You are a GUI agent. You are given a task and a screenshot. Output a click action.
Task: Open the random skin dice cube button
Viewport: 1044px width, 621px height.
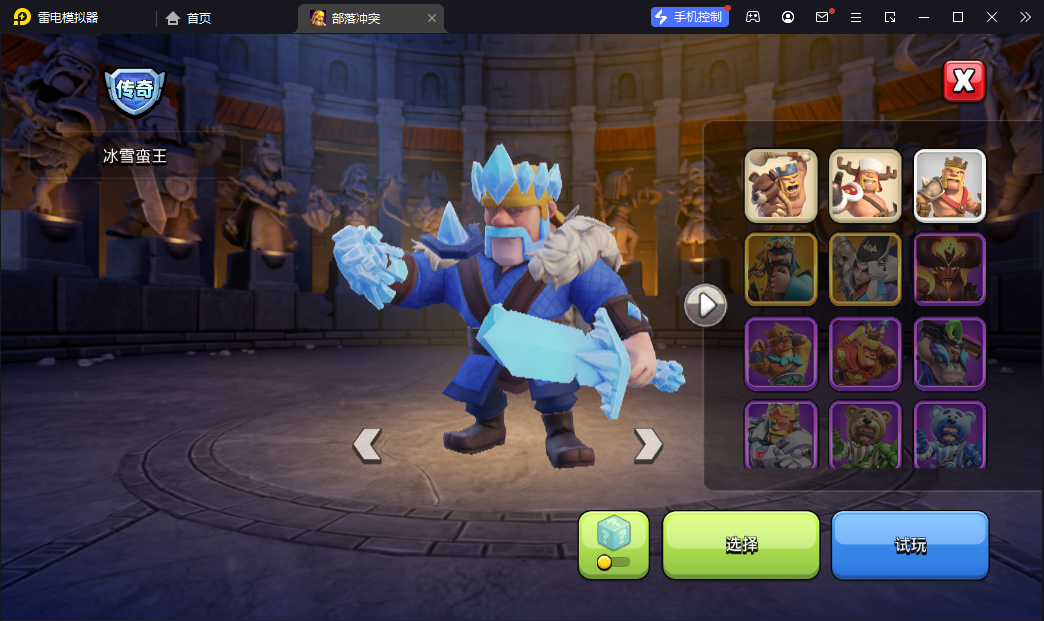[614, 545]
